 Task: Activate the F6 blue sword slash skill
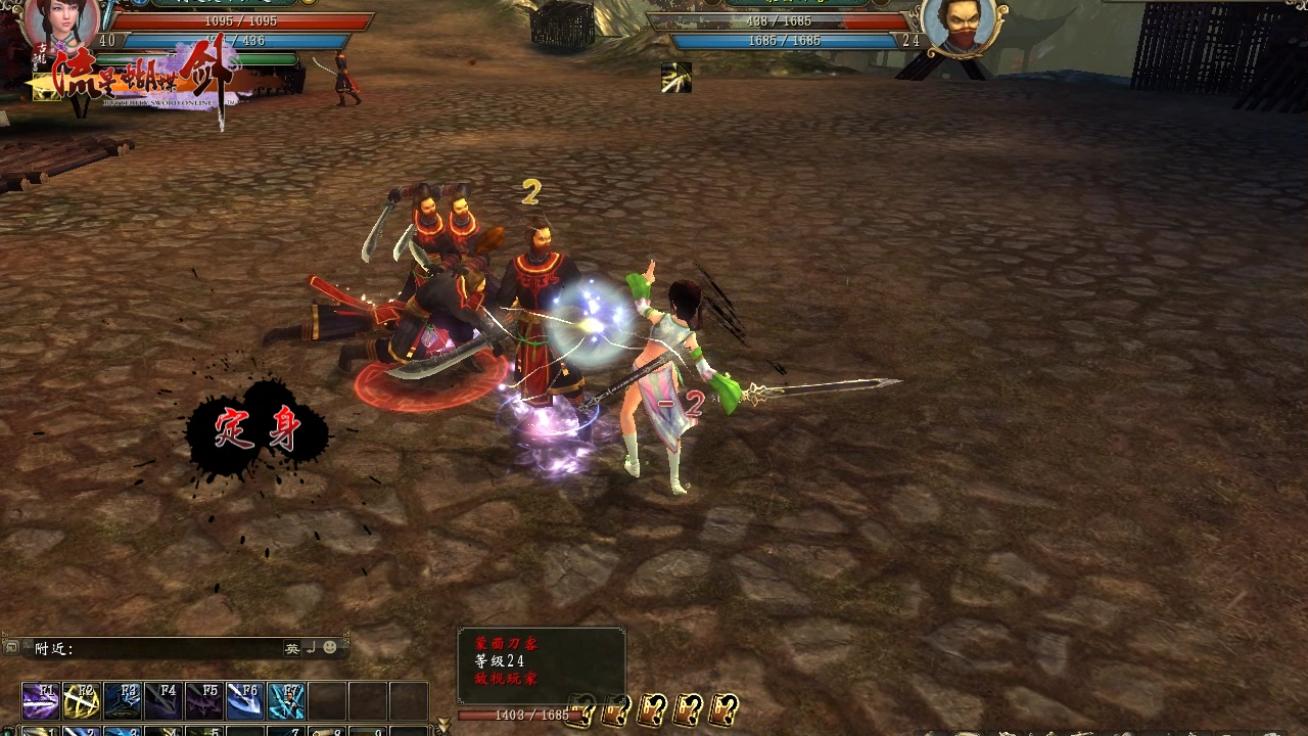[x=245, y=701]
